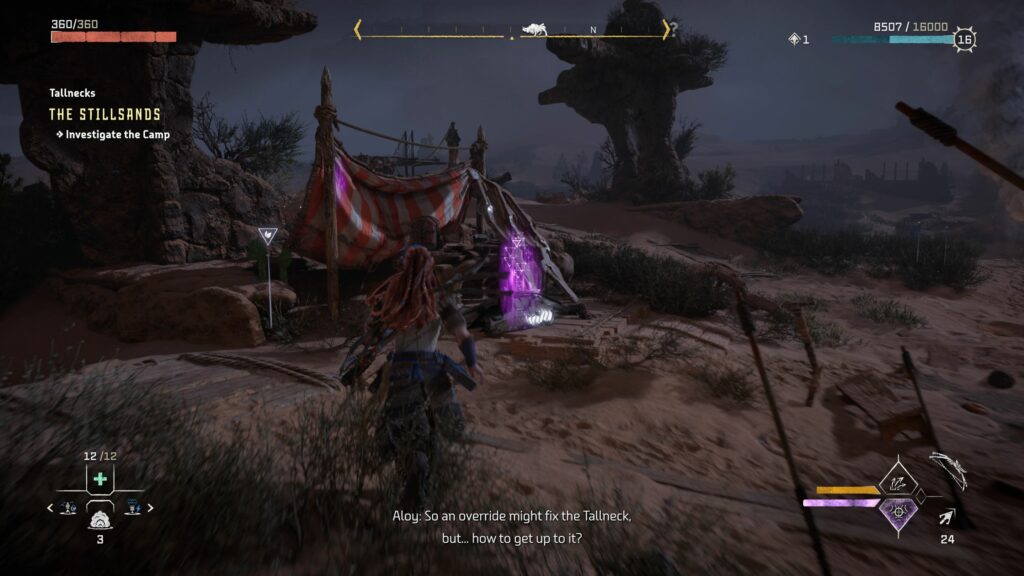Select the question mark compass marker
The width and height of the screenshot is (1024, 576).
pyautogui.click(x=673, y=30)
